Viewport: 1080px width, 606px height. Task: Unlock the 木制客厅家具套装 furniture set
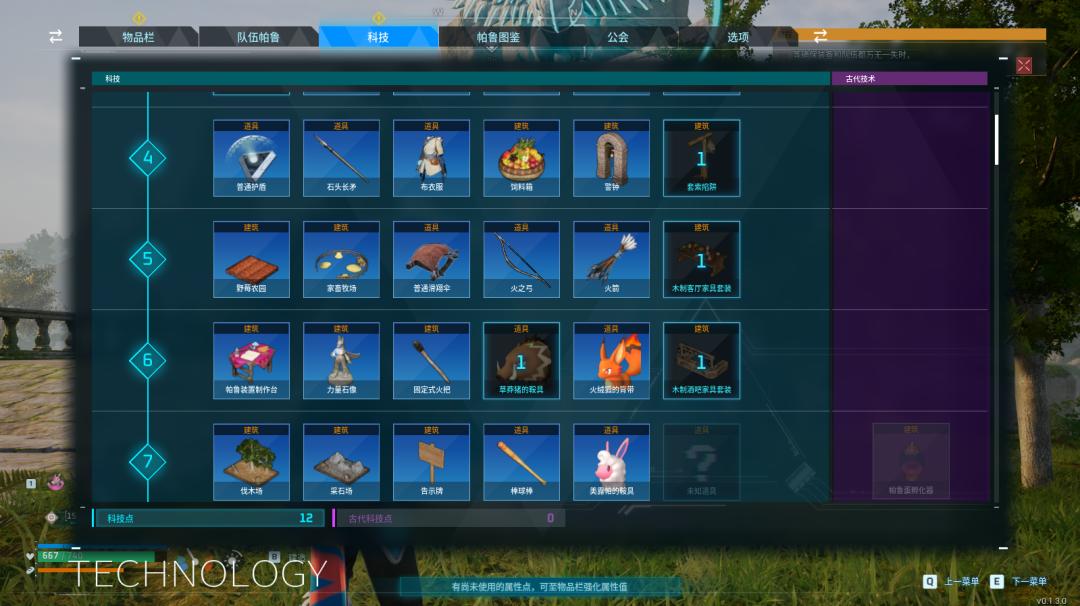(701, 259)
